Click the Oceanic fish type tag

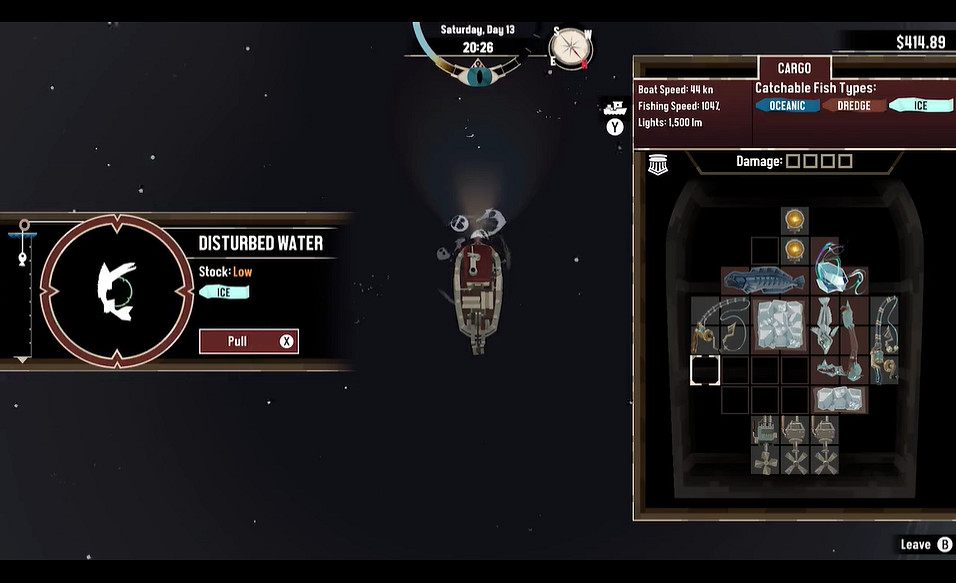[x=787, y=106]
